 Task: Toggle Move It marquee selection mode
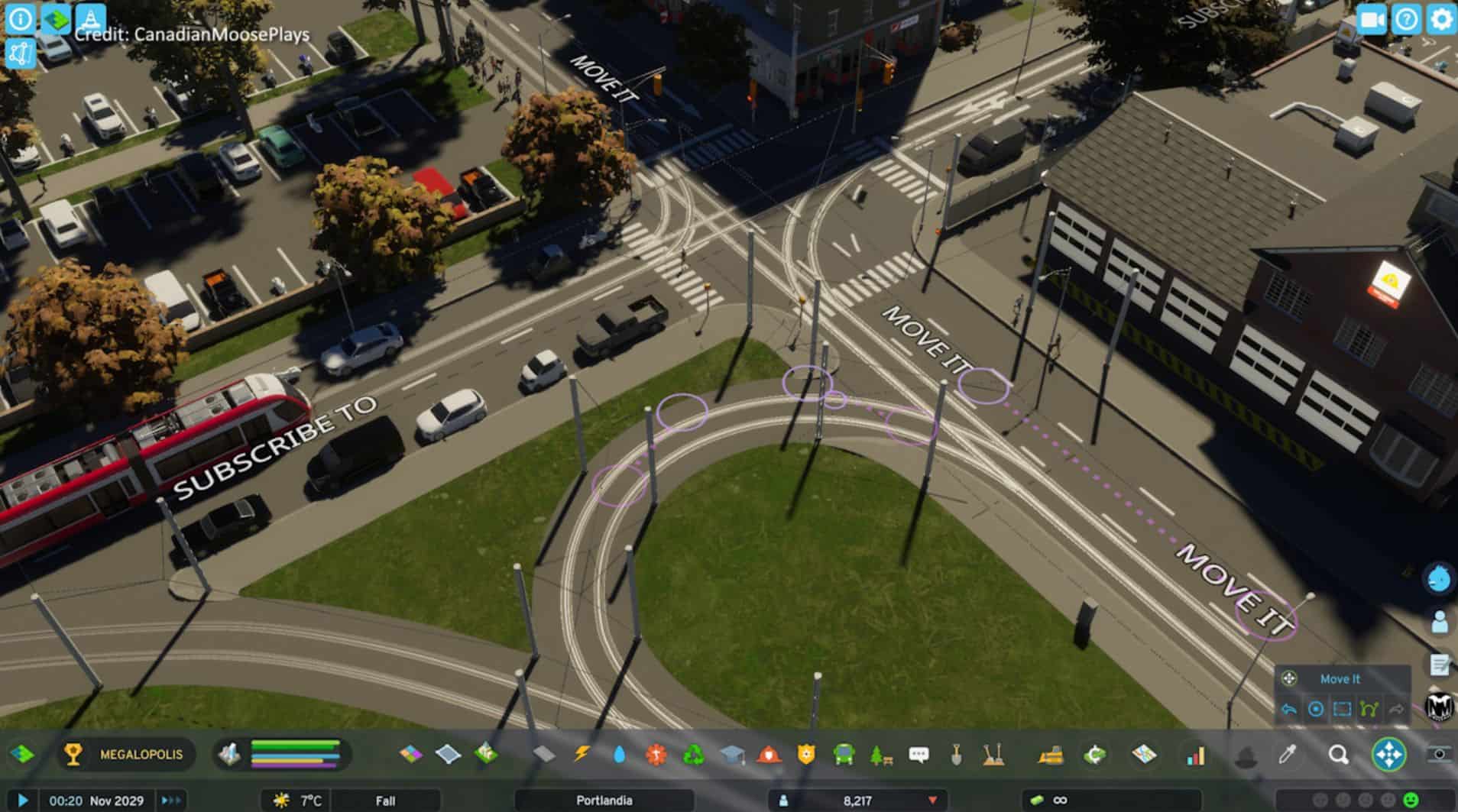click(1341, 710)
